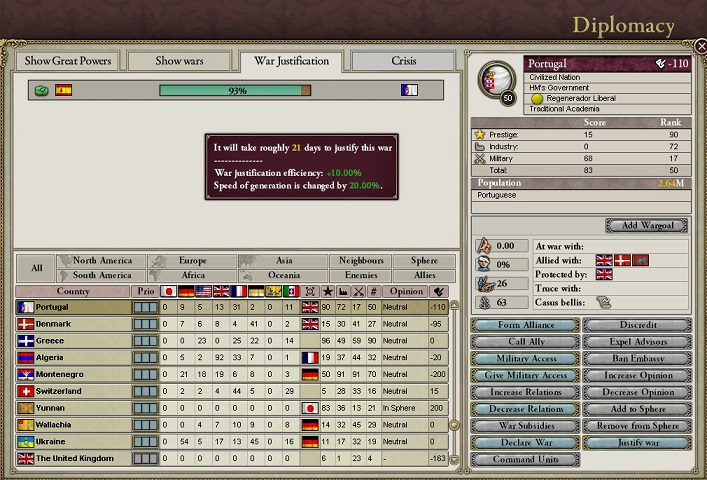Sort the list by Opinion column
707x480 pixels.
(406, 291)
